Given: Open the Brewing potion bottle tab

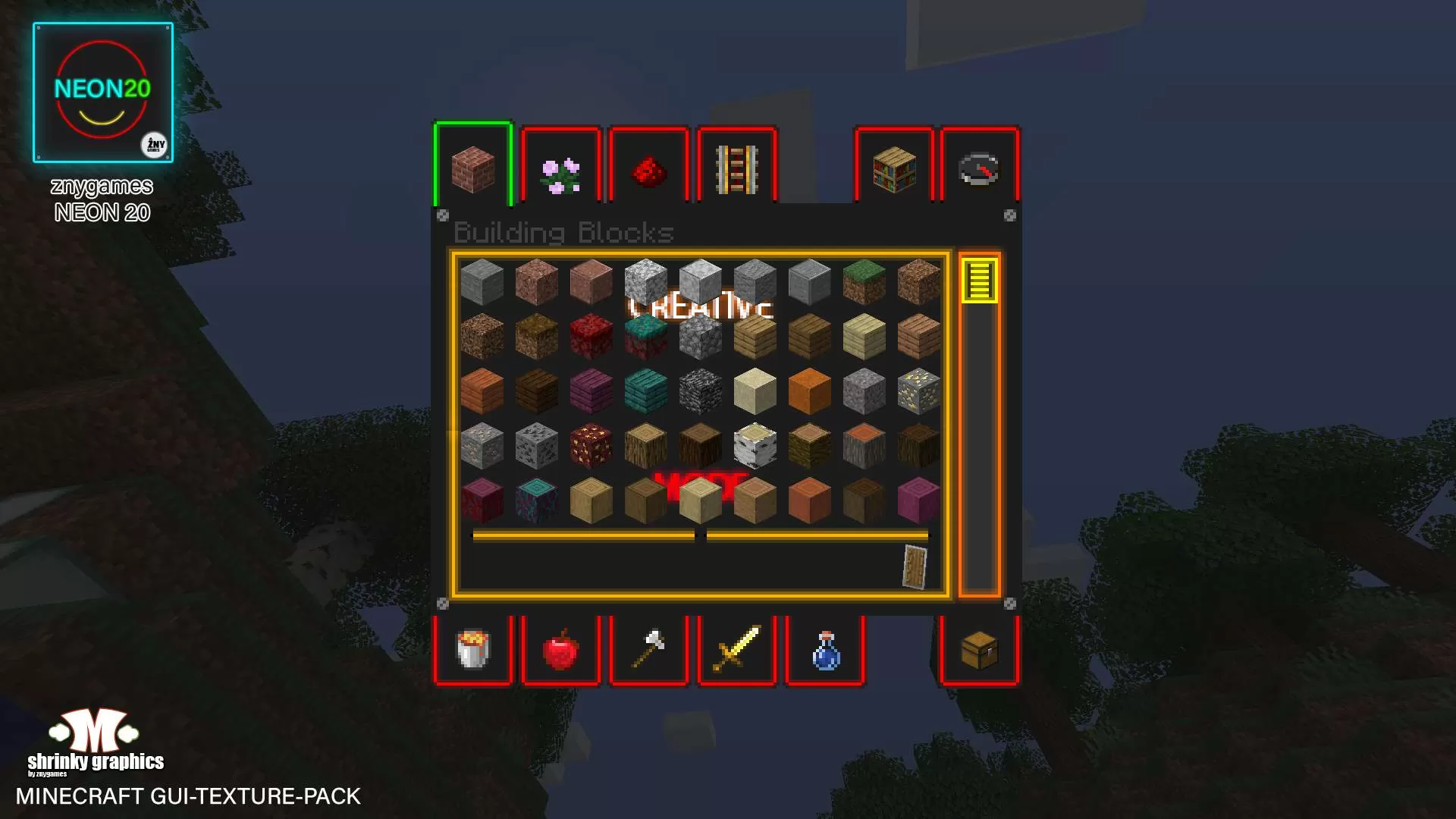Looking at the screenshot, I should [825, 651].
